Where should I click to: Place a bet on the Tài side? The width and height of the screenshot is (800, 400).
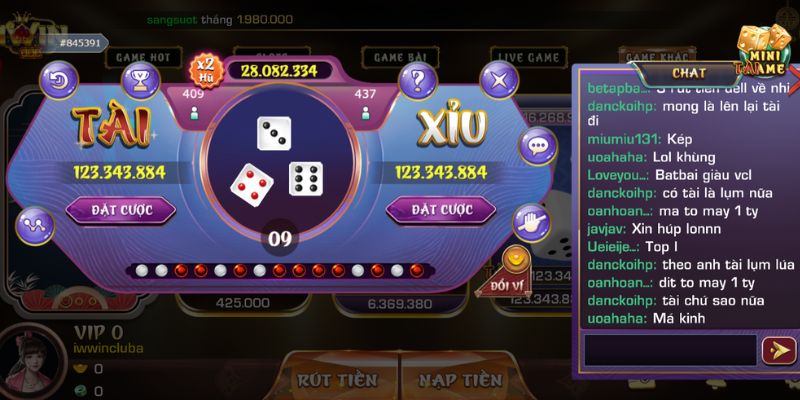[121, 210]
